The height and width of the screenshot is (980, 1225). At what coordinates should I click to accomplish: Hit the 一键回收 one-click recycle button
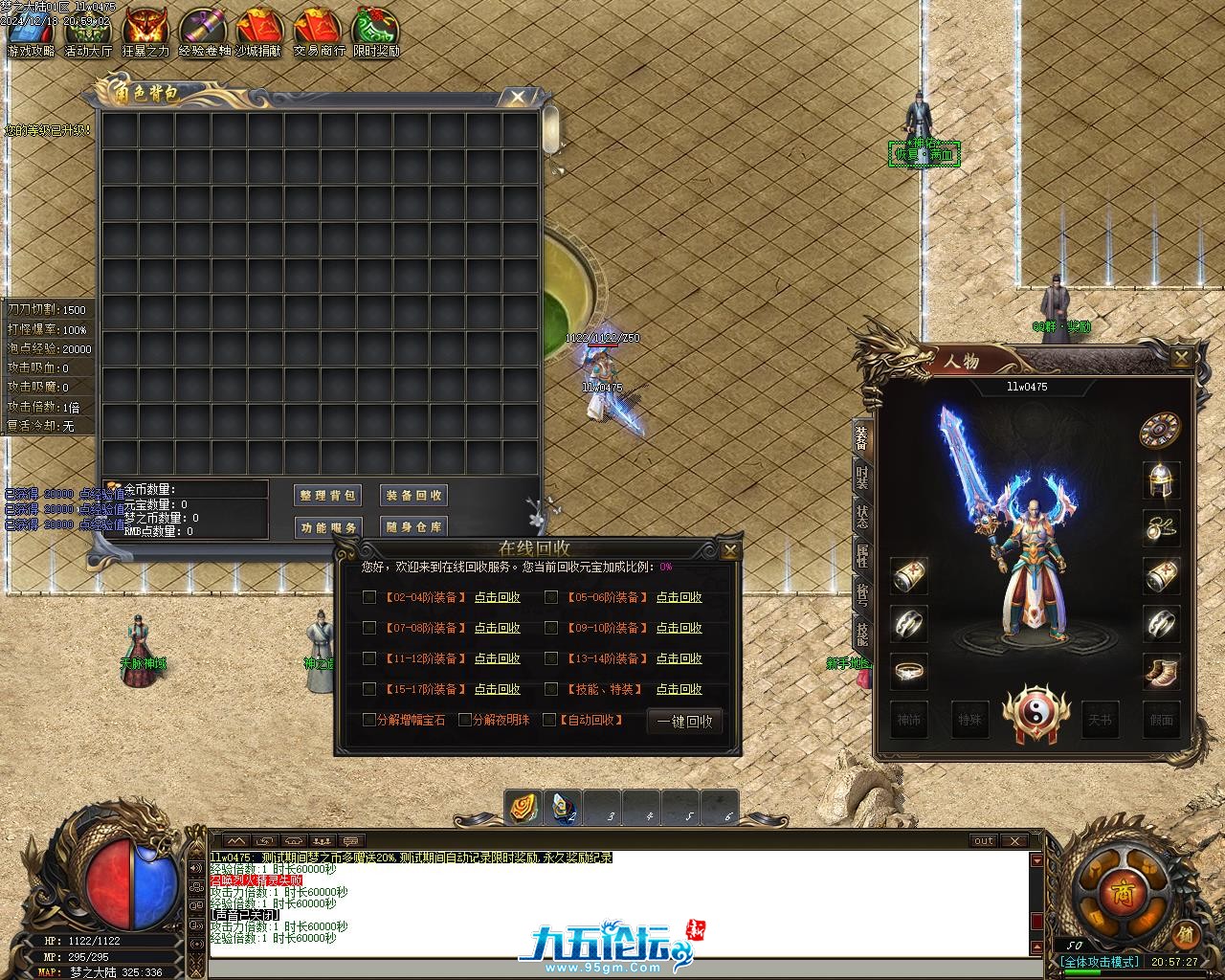tap(684, 722)
